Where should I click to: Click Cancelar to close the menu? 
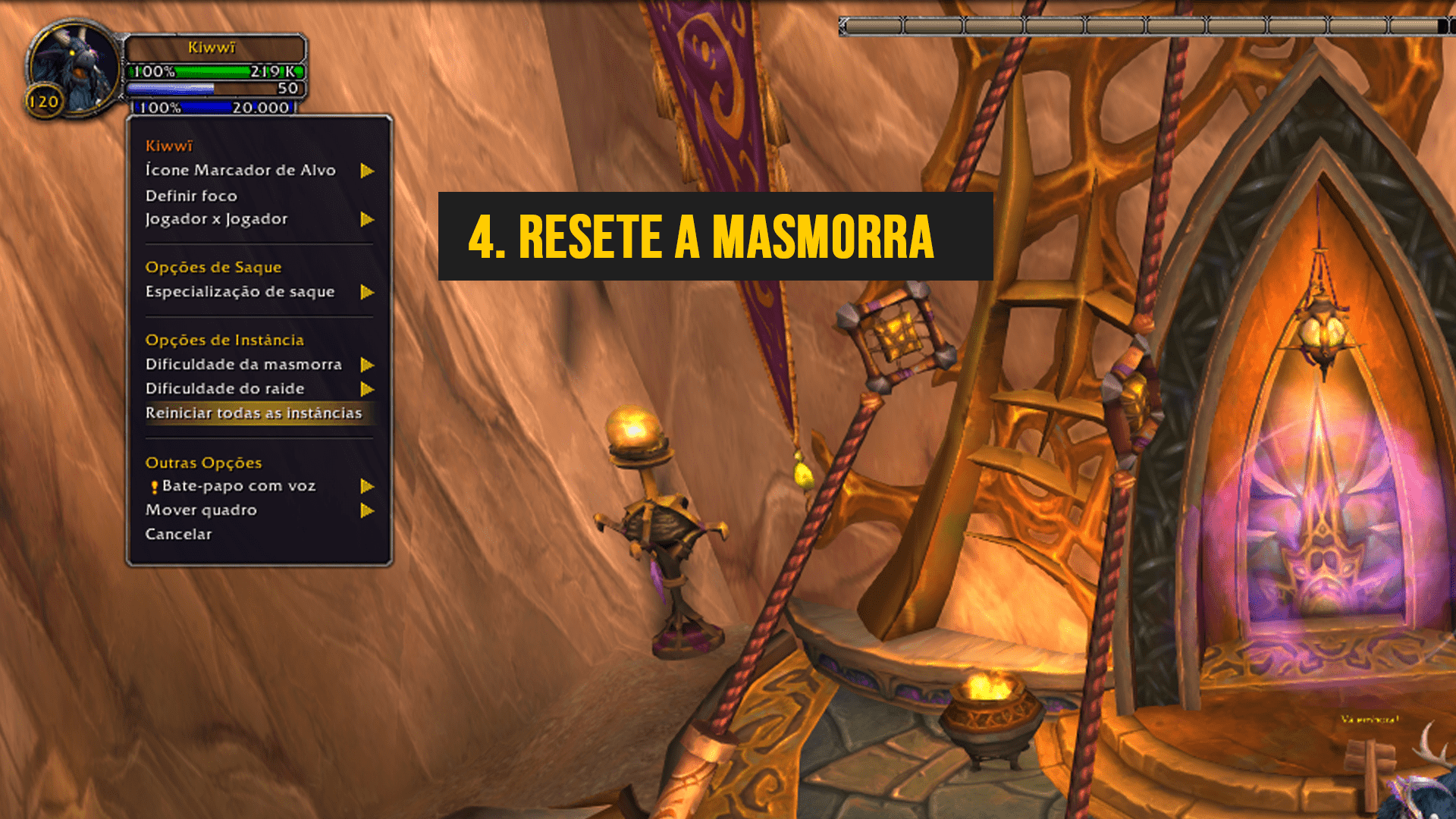pos(179,535)
